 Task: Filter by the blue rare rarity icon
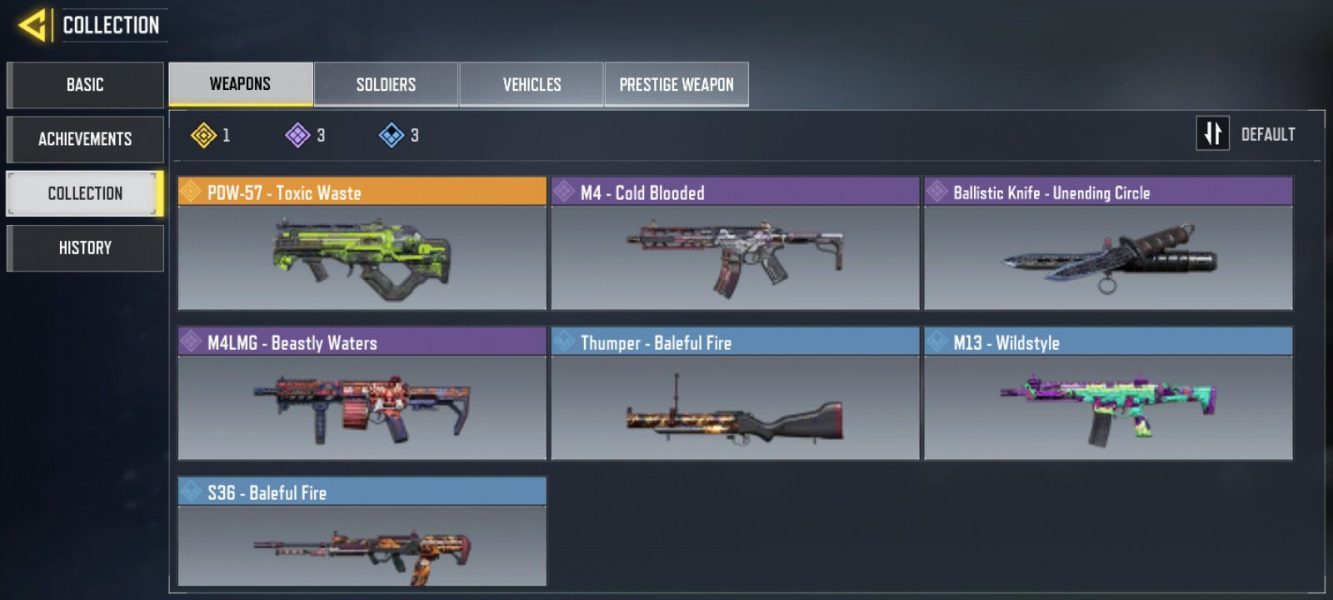click(x=392, y=135)
